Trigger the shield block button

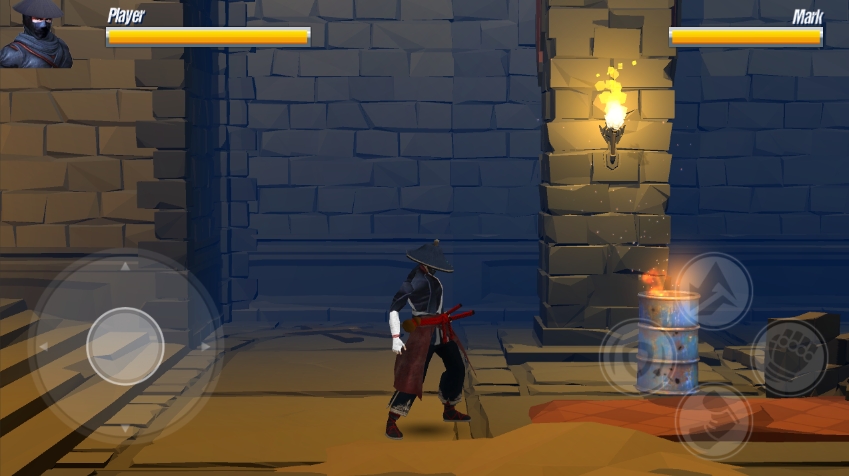coord(636,356)
